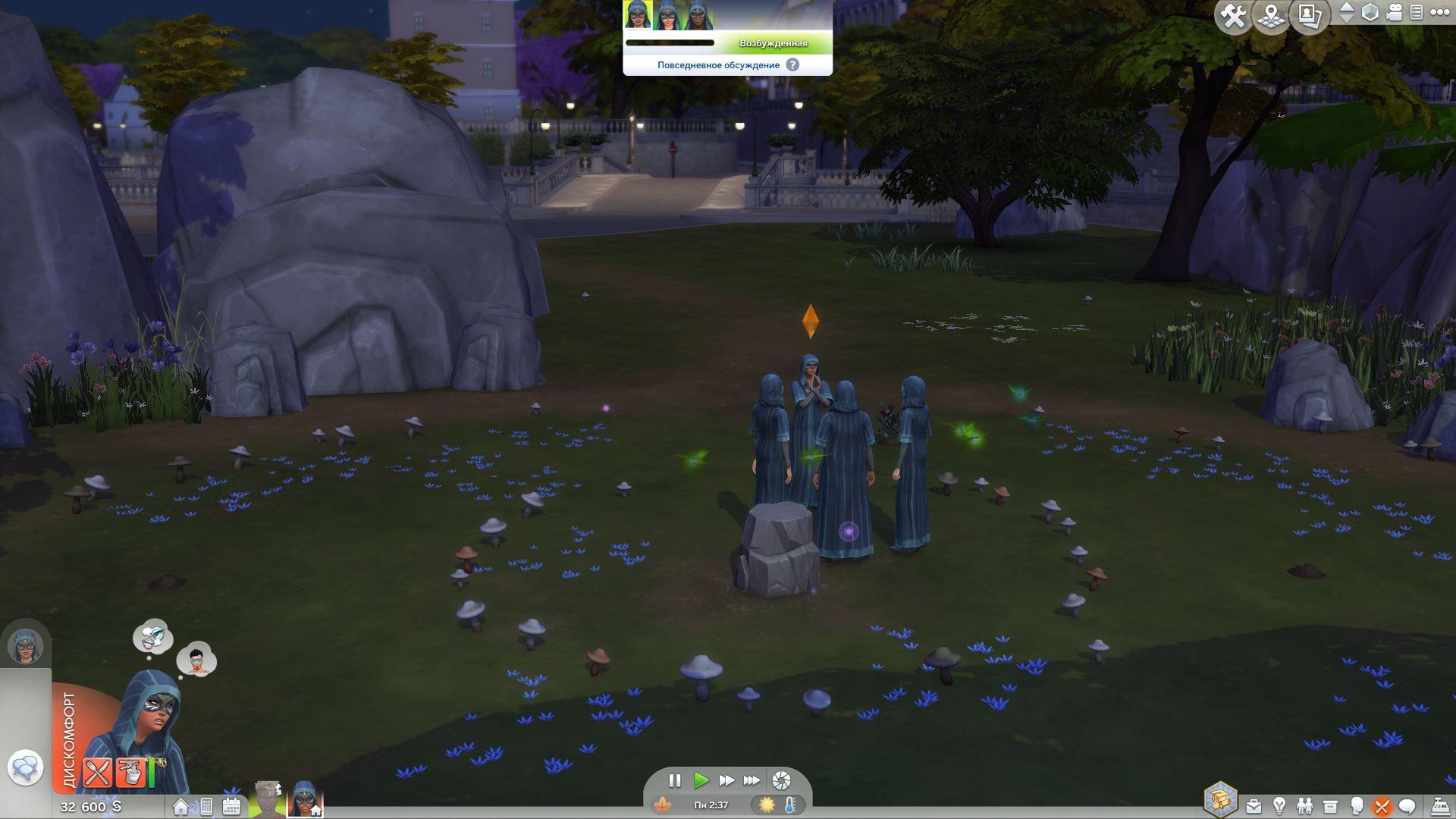Open the relationships panel with two figures
The height and width of the screenshot is (819, 1456).
click(1304, 806)
